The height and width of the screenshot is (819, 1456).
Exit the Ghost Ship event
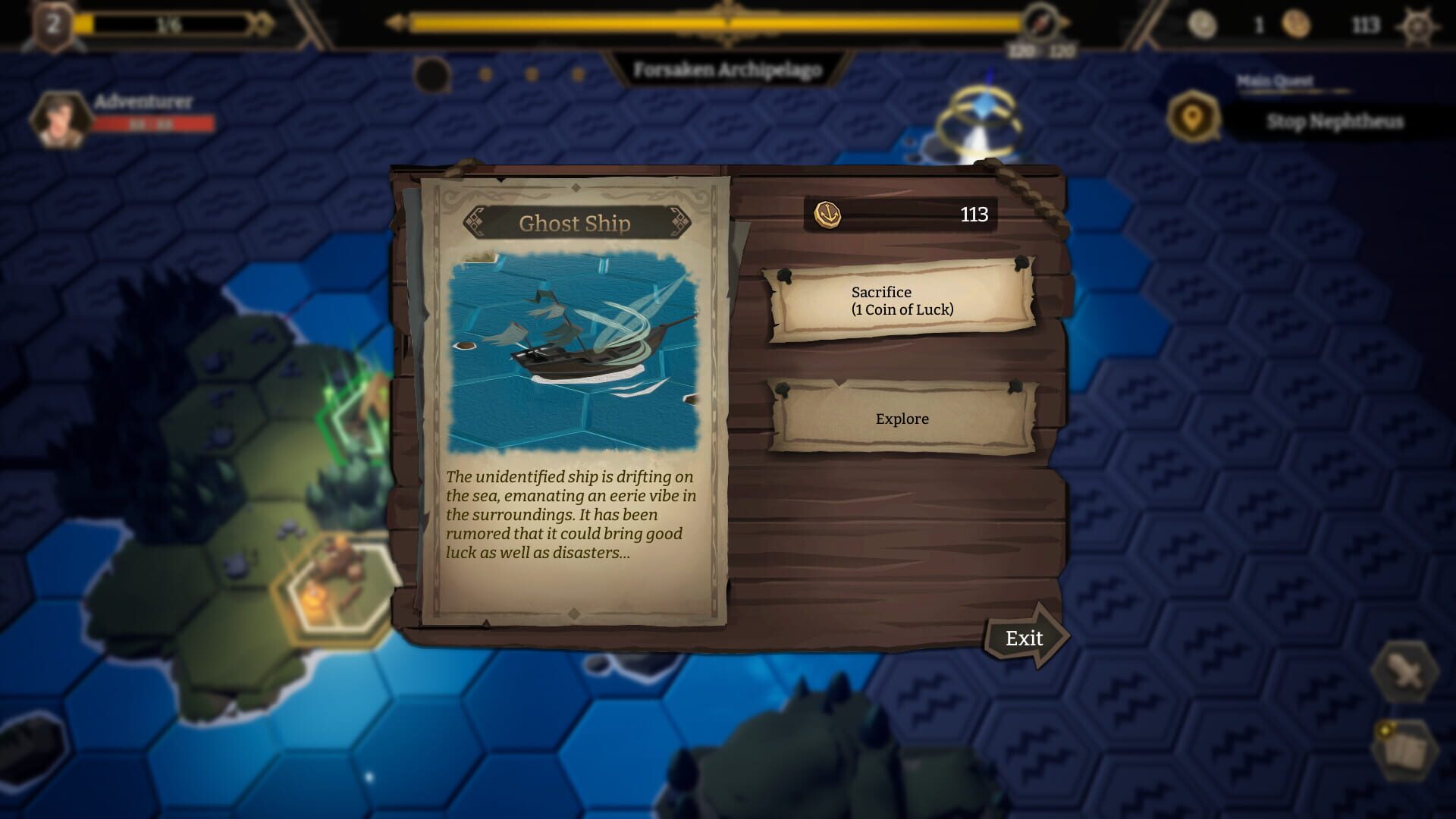pos(1025,638)
